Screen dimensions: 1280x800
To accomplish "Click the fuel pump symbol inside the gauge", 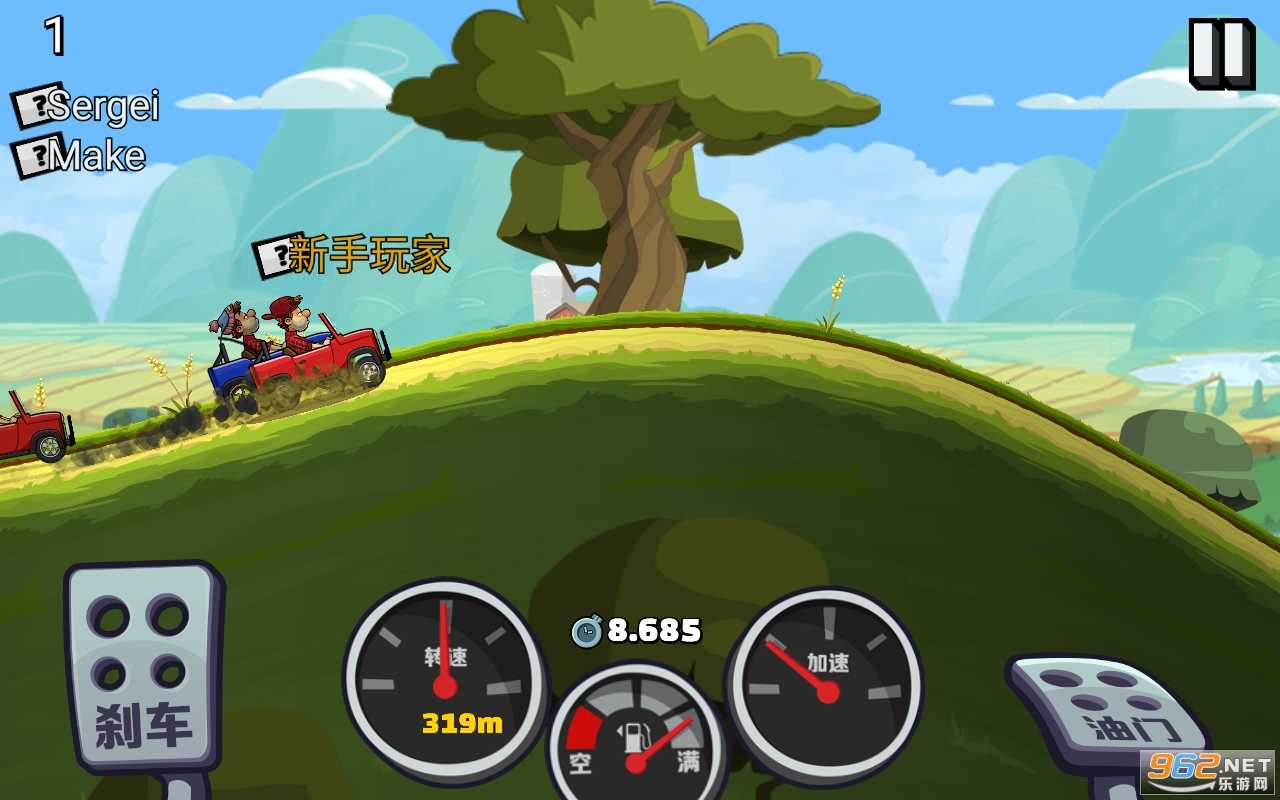I will [635, 735].
